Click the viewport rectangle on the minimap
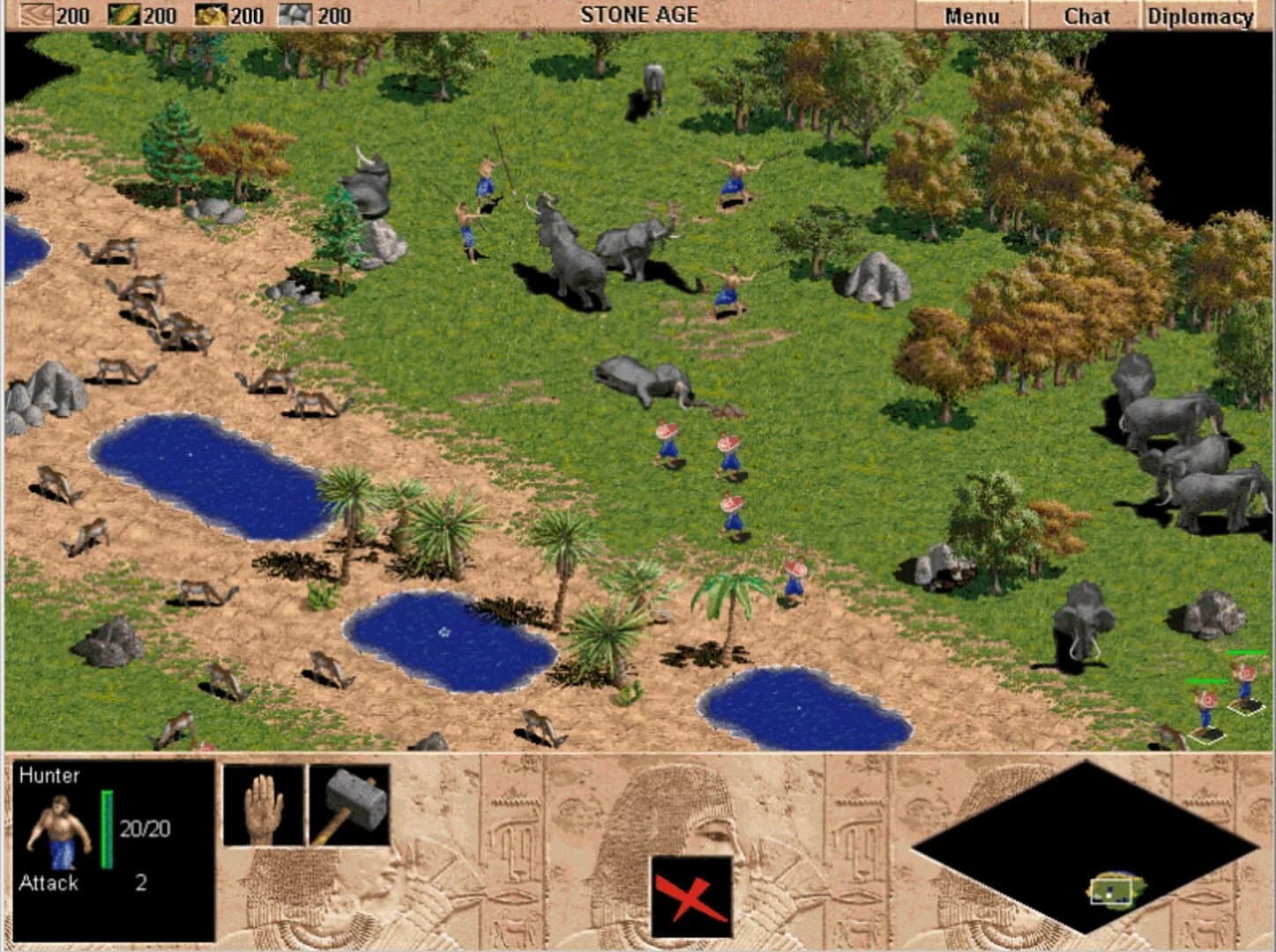Viewport: 1276px width, 952px height. click(x=1111, y=893)
